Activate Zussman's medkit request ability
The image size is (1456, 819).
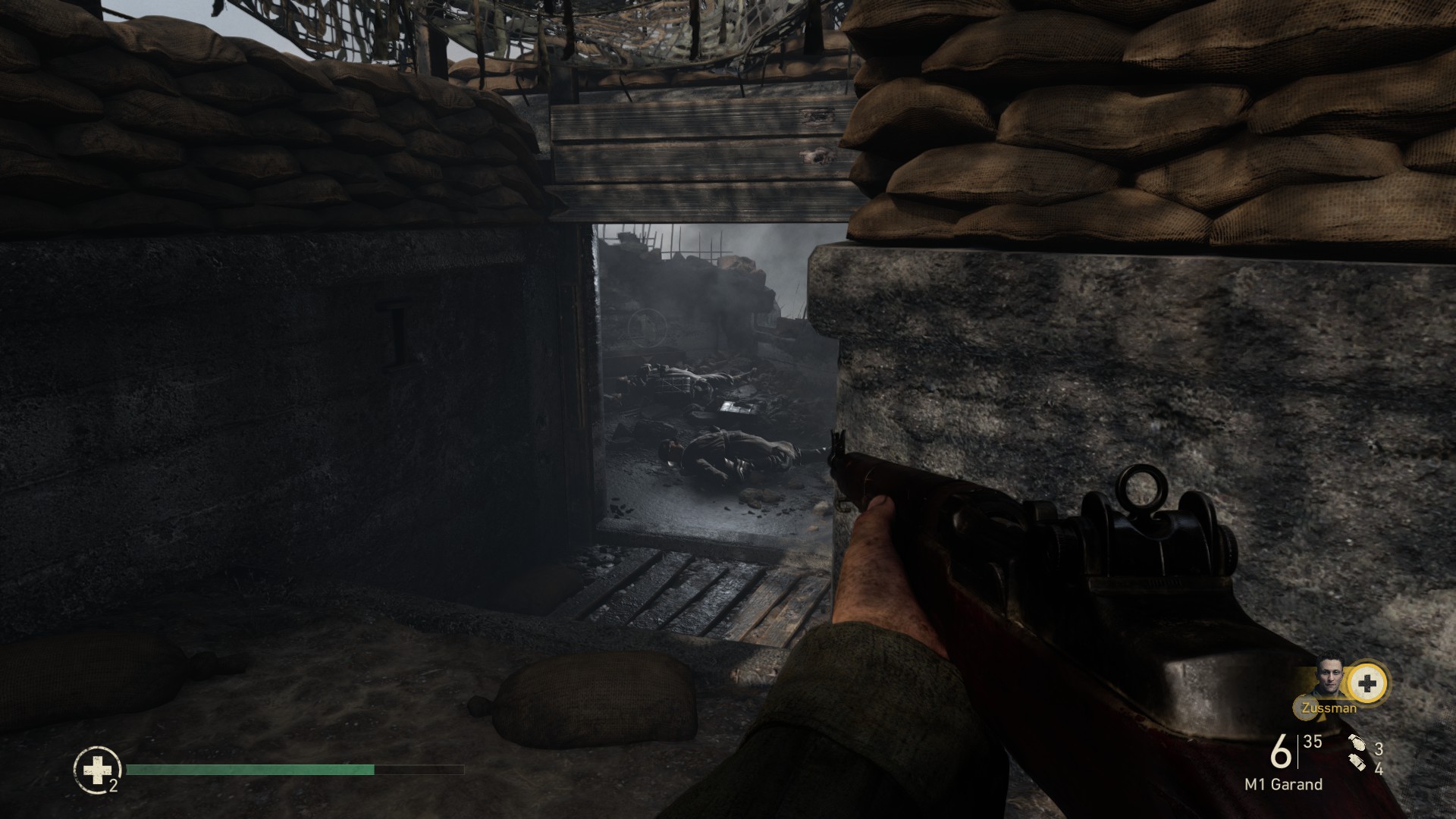click(1367, 683)
